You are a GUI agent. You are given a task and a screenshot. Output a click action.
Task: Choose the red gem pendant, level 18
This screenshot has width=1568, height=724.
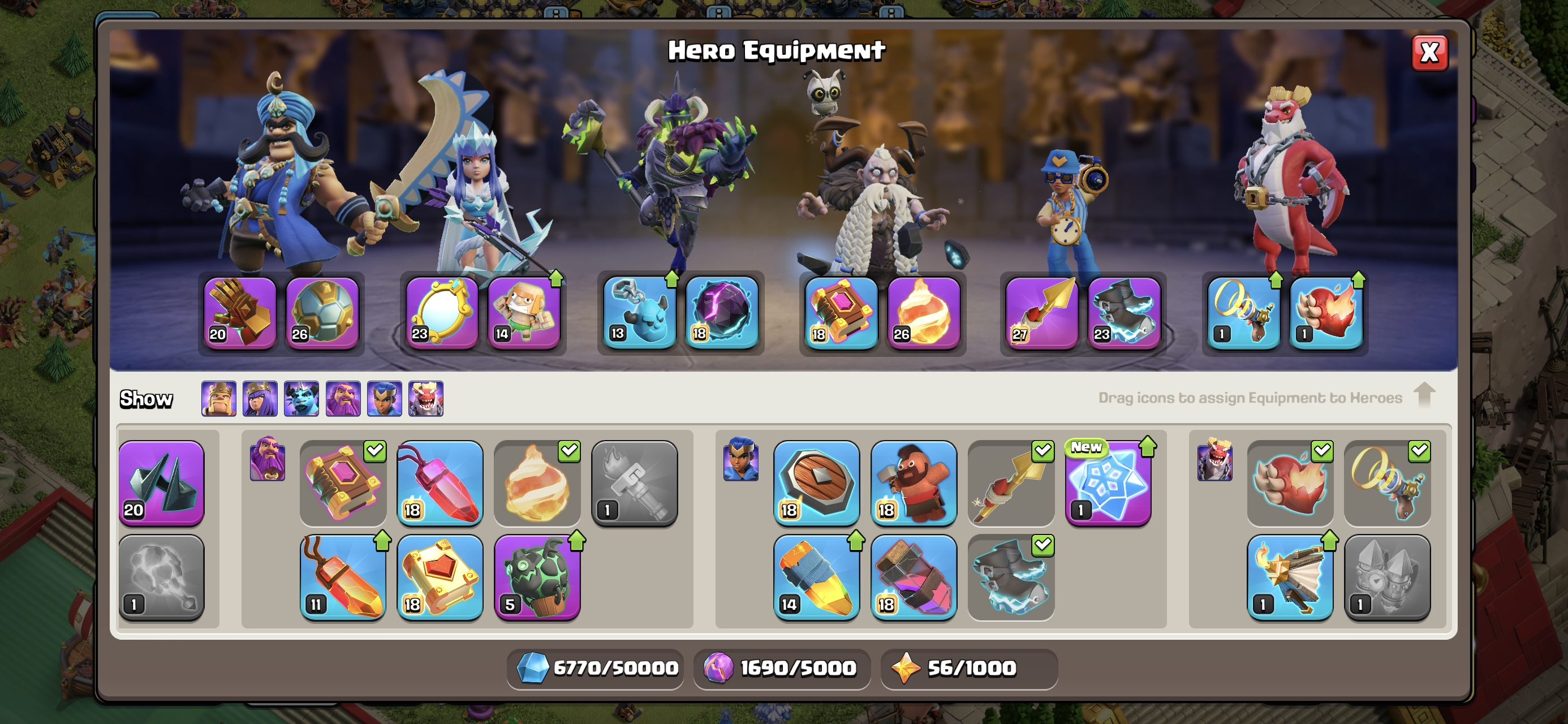(x=440, y=483)
